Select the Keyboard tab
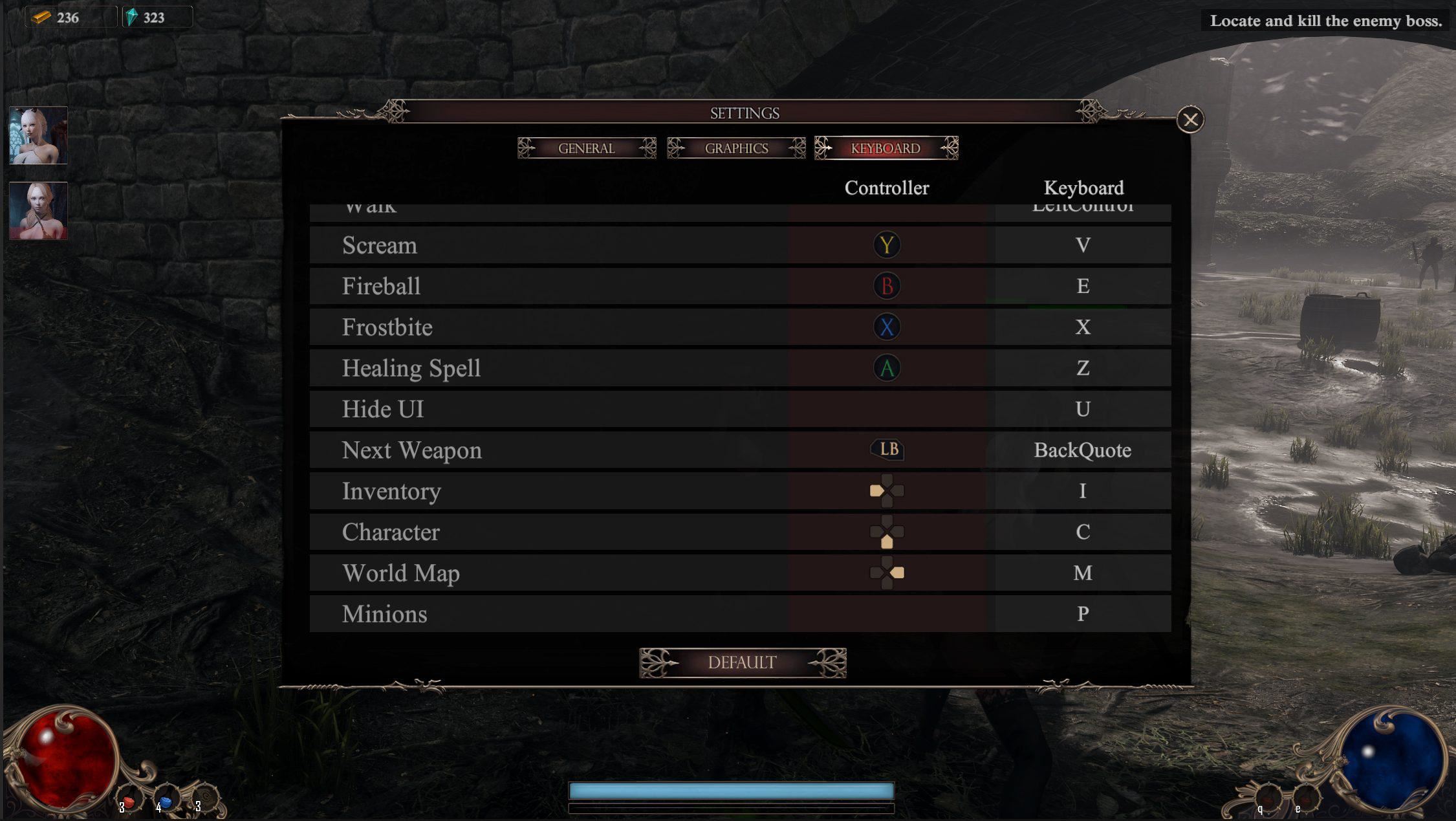 886,148
